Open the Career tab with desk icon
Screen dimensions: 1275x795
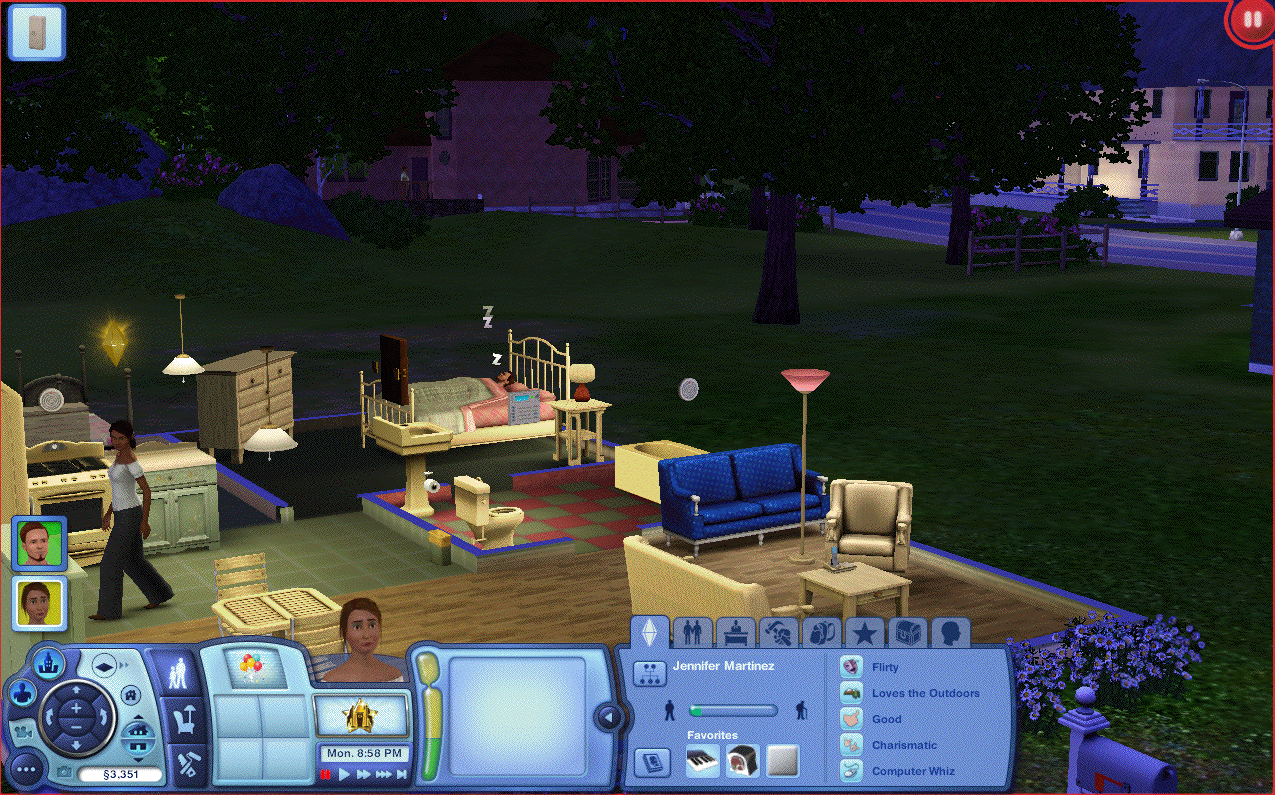[735, 632]
